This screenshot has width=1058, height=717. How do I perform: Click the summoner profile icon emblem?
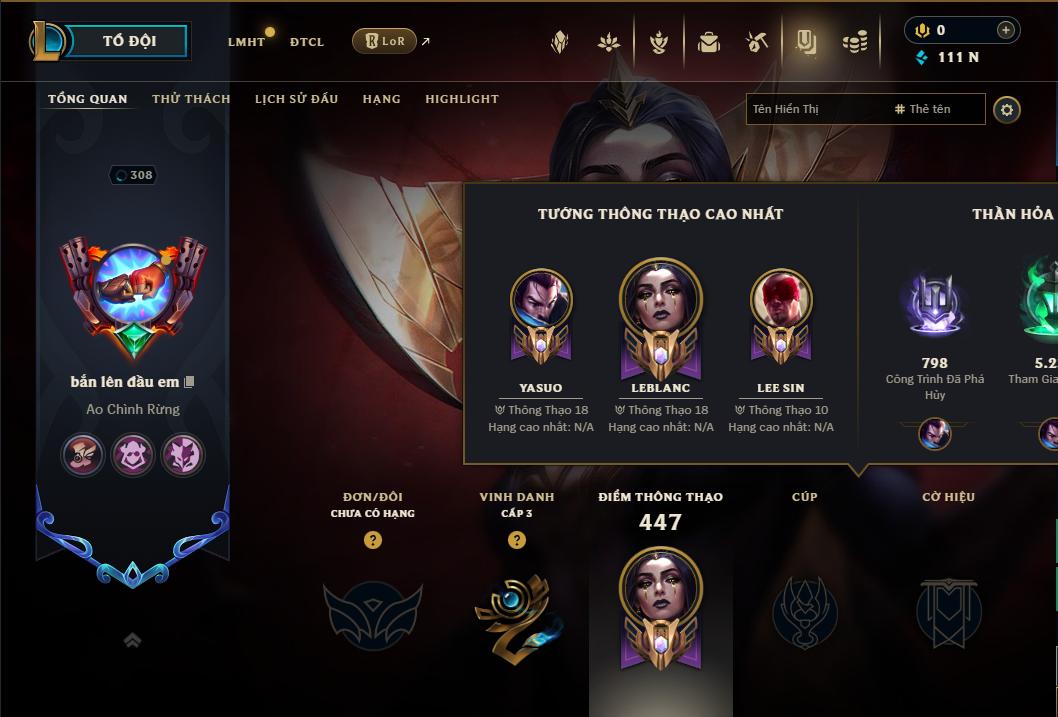click(x=132, y=287)
